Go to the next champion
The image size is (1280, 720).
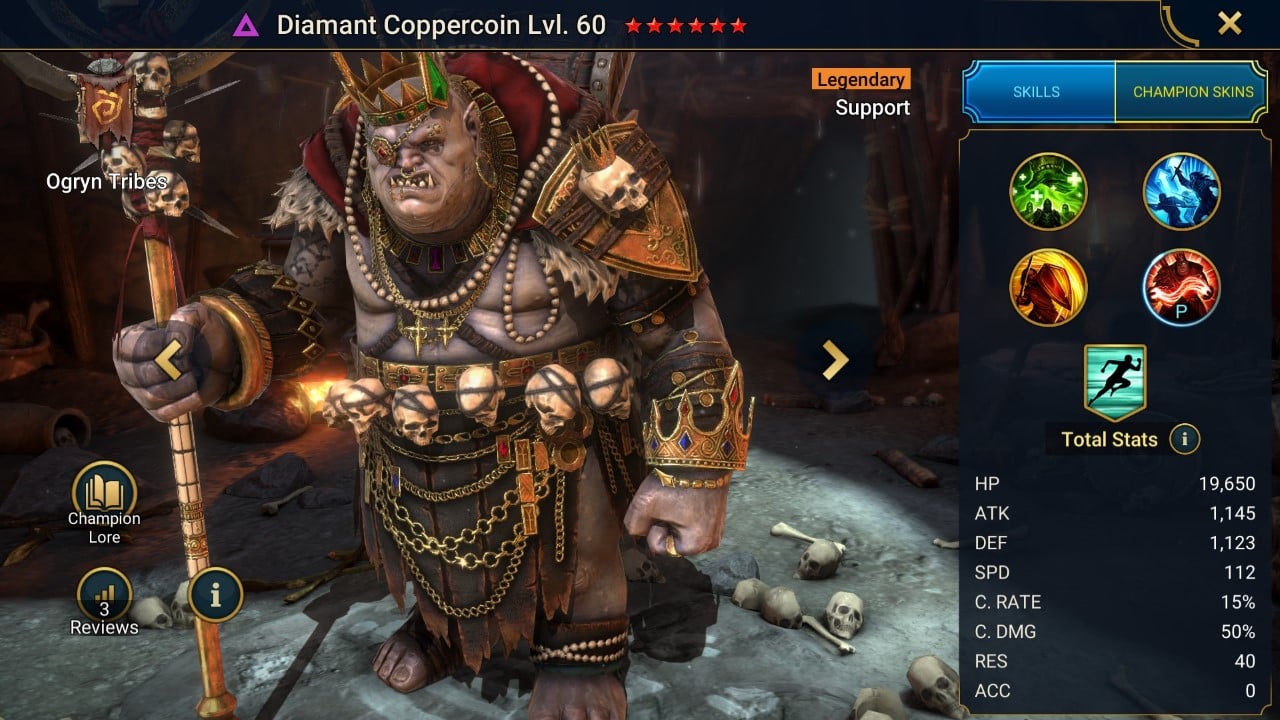(x=834, y=360)
